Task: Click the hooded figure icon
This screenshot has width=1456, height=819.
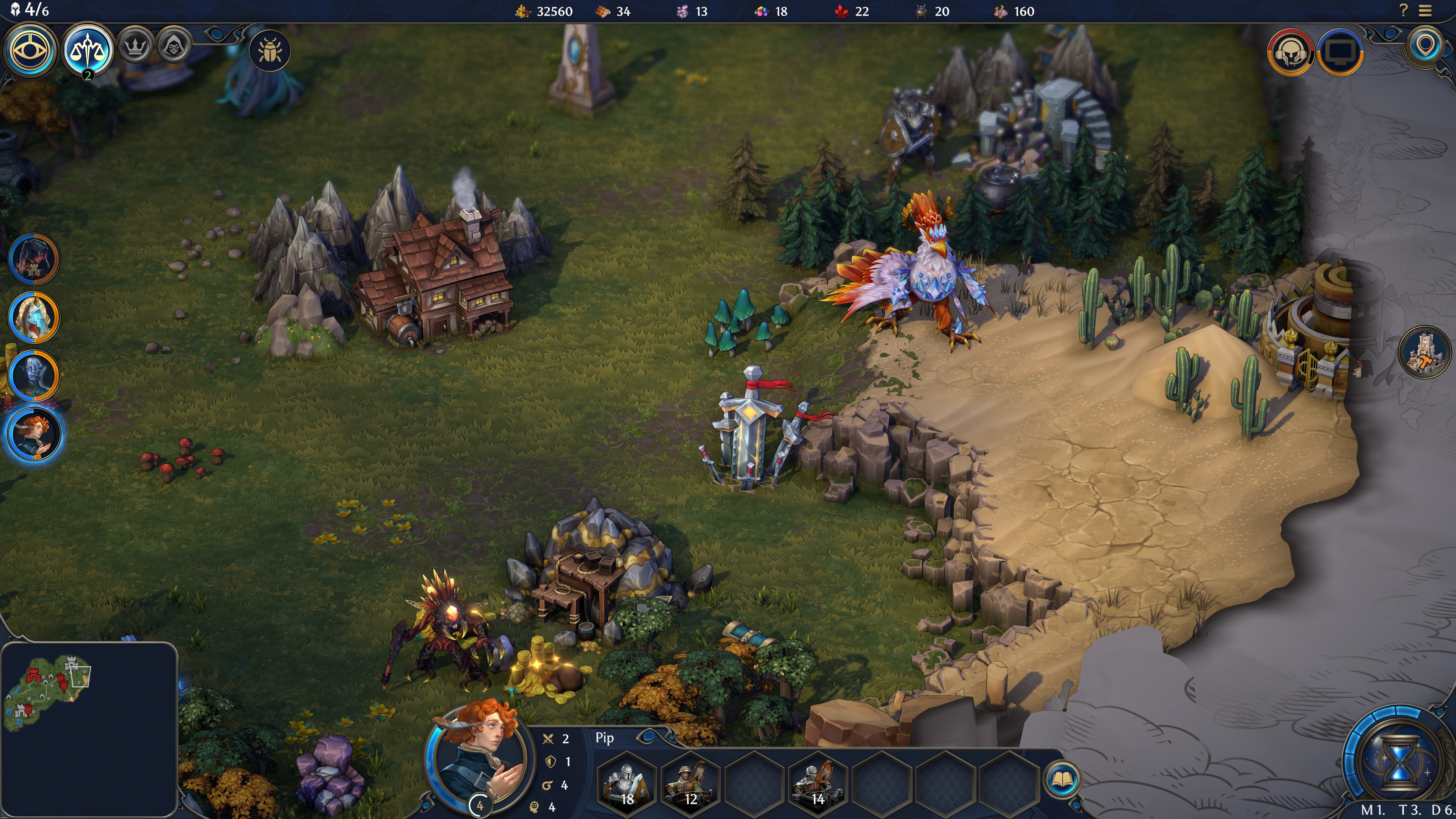Action: click(174, 46)
